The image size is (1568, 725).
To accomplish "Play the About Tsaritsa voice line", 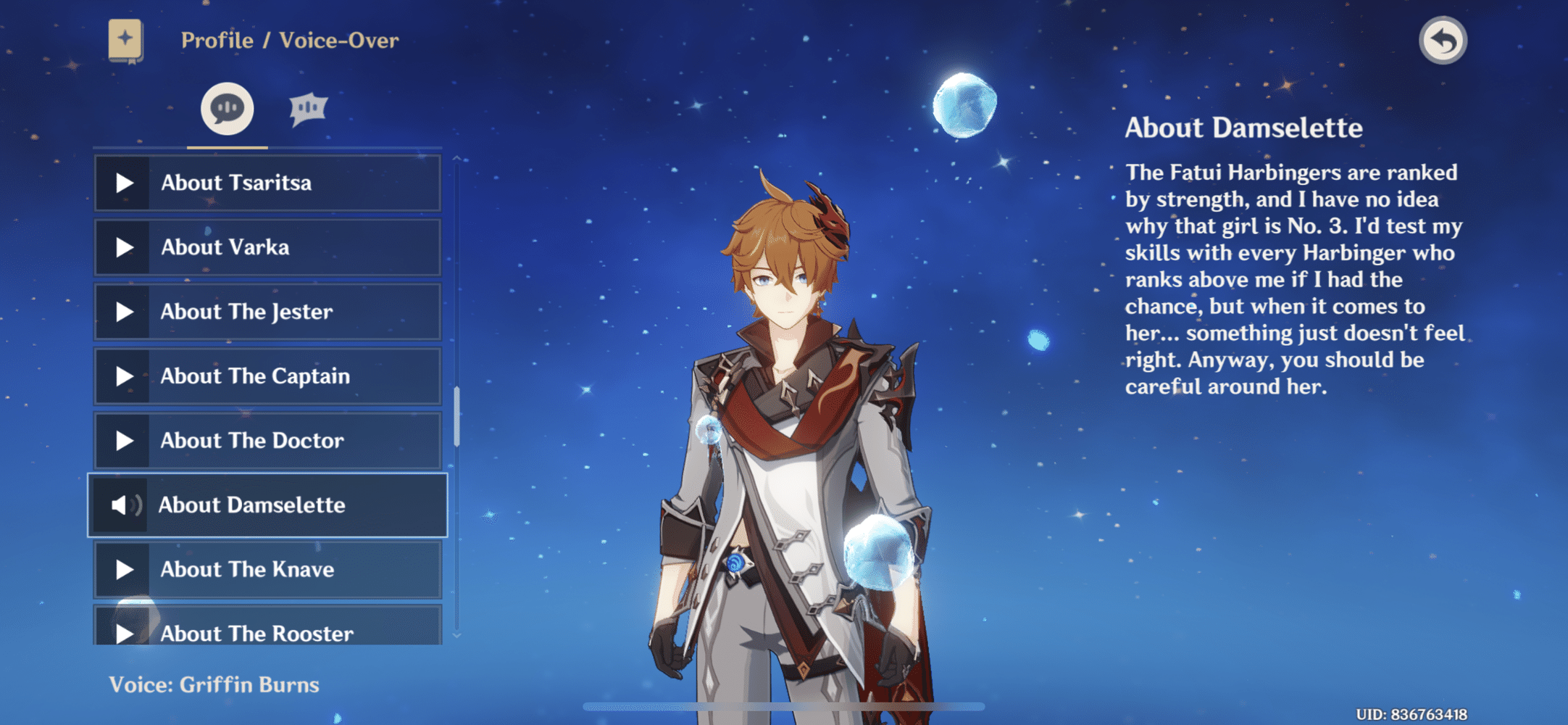I will pyautogui.click(x=267, y=183).
